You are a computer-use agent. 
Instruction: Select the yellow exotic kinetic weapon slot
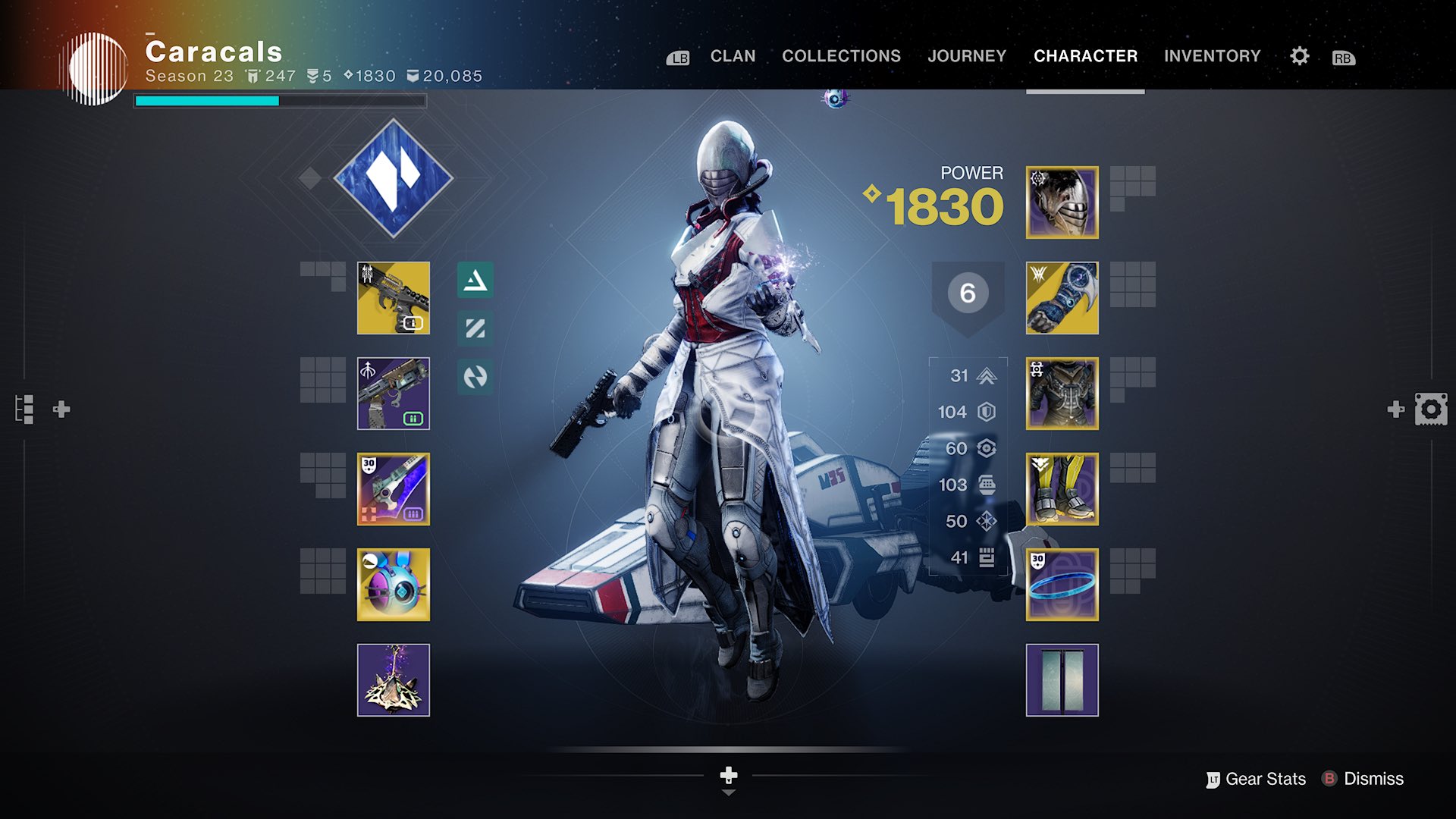[x=394, y=298]
